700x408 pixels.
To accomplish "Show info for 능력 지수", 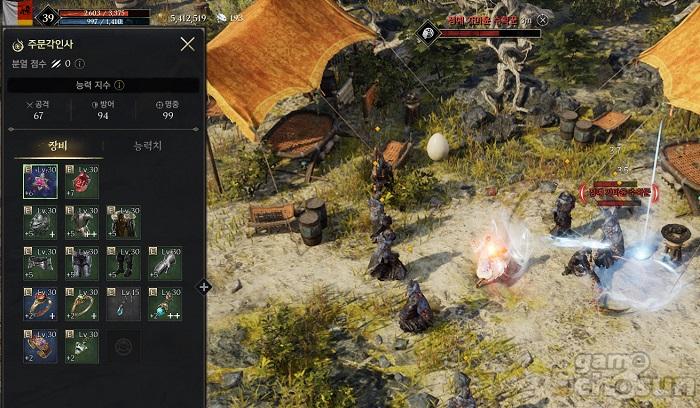I will click(x=120, y=86).
